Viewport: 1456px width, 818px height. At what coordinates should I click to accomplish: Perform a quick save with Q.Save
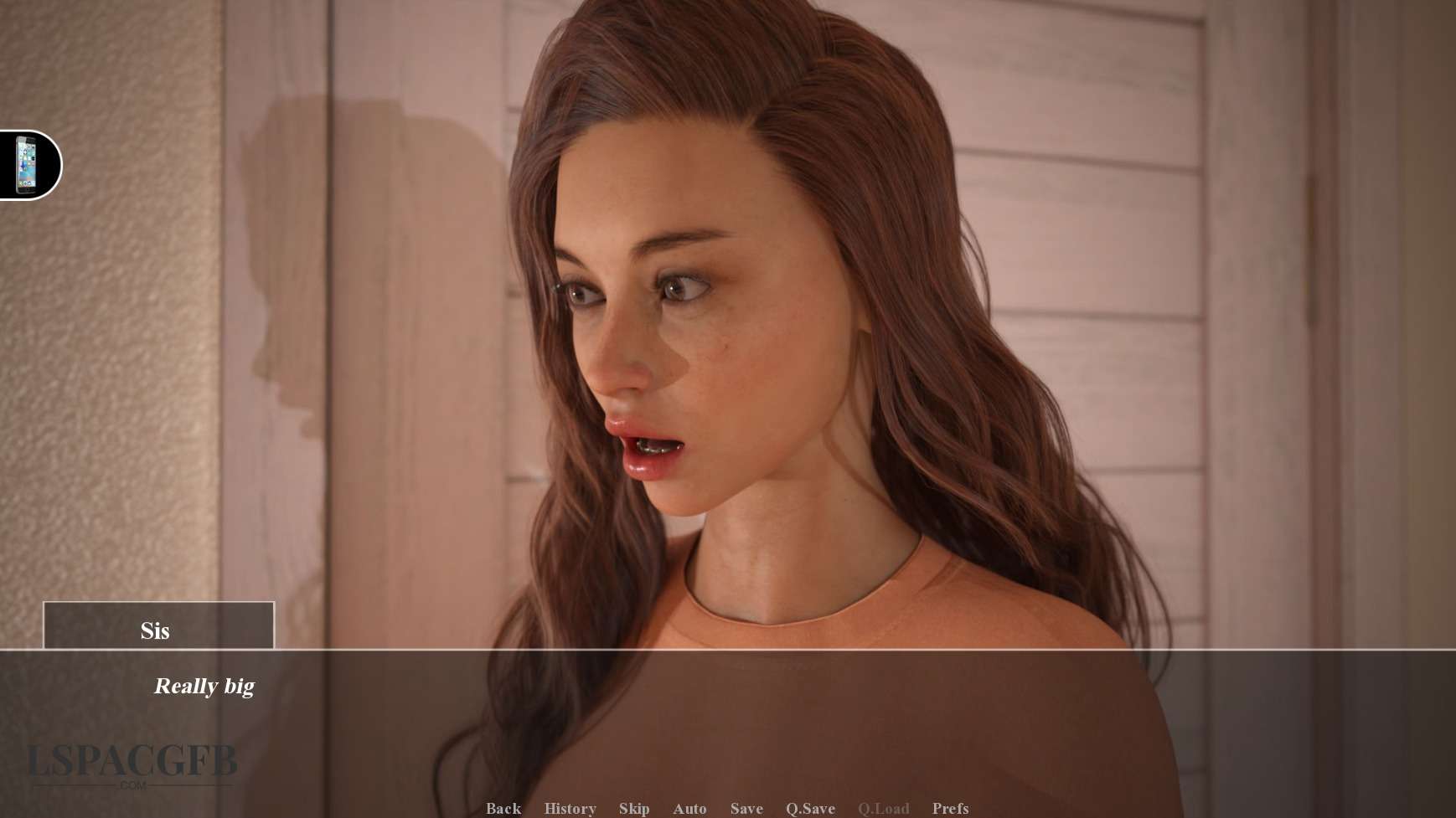click(x=810, y=808)
